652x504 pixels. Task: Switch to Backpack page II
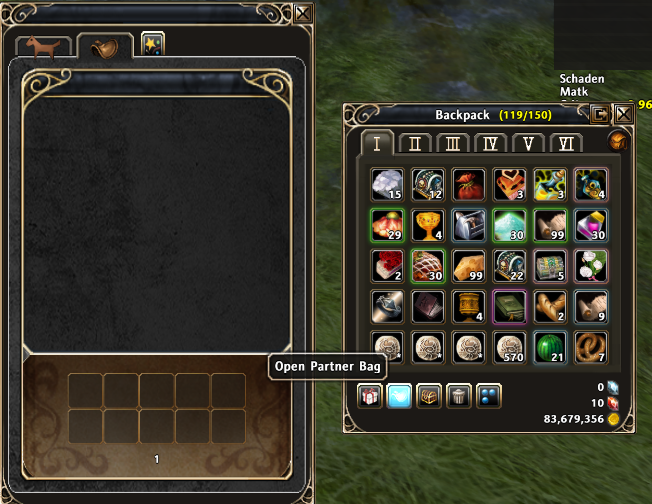tap(415, 143)
